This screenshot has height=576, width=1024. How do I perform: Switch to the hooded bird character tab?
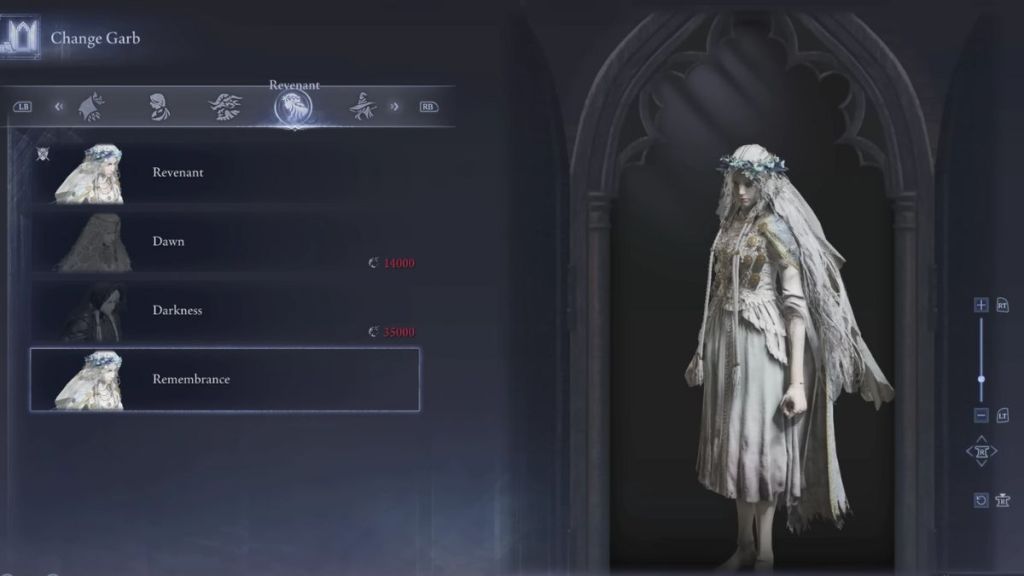coord(92,107)
